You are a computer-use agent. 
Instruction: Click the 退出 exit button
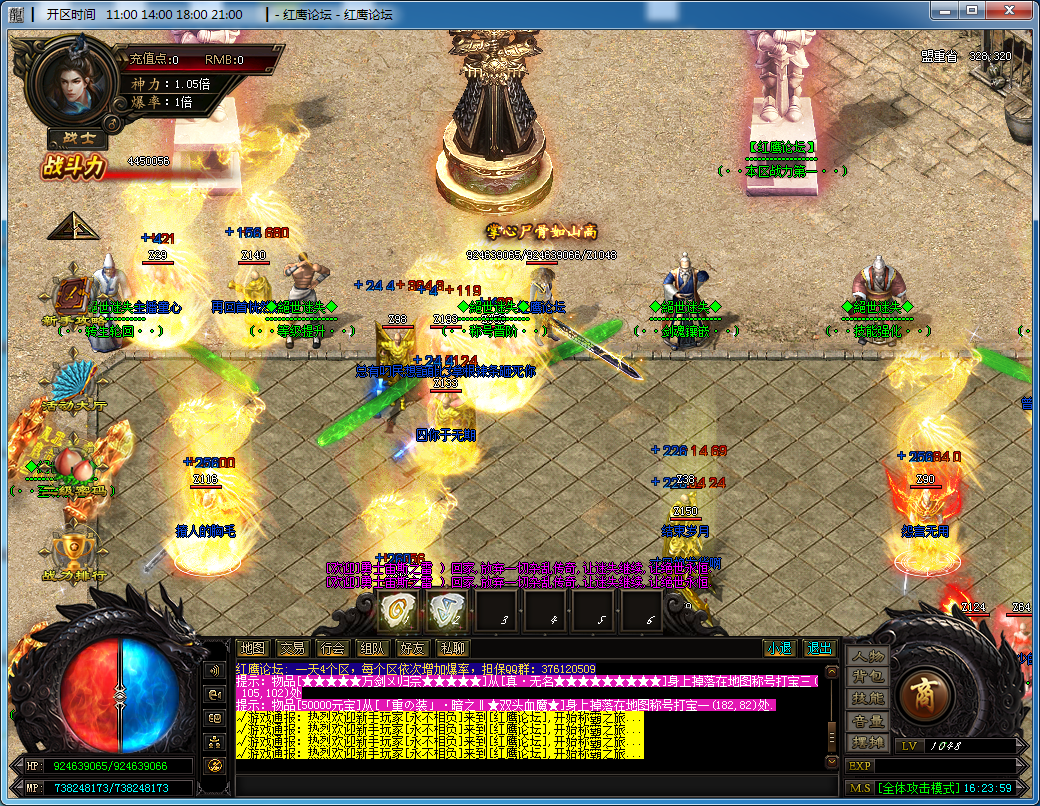[x=819, y=648]
